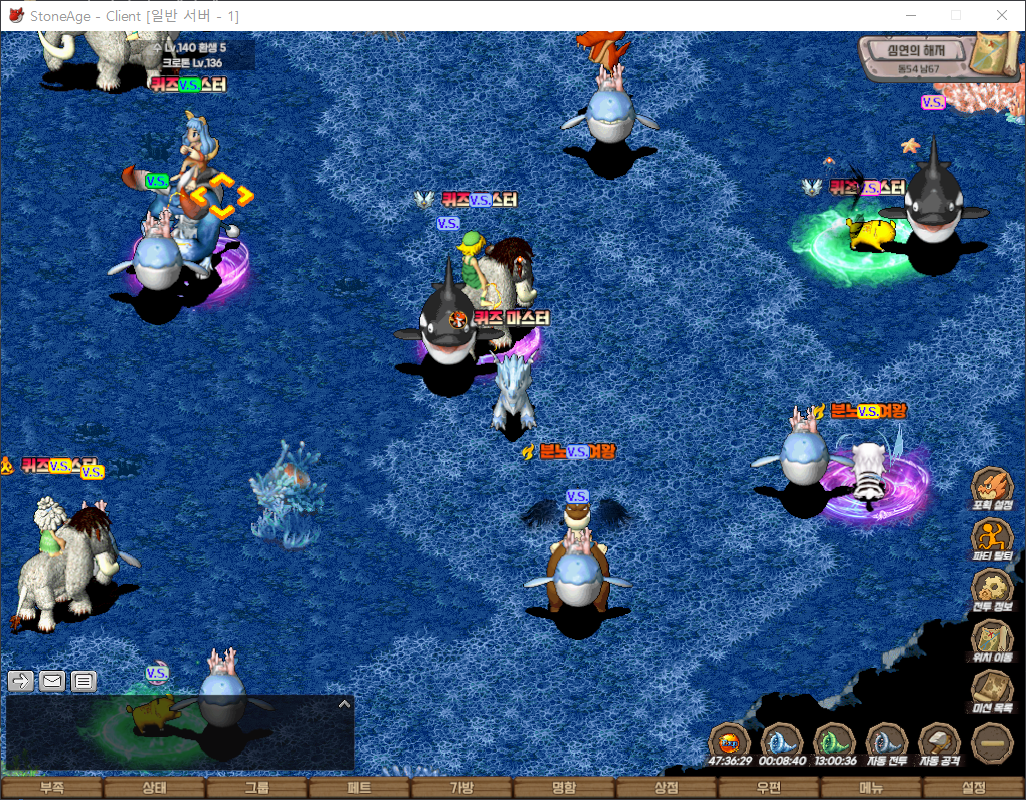Open the 명함 name card menu
The width and height of the screenshot is (1026, 800).
(x=564, y=788)
